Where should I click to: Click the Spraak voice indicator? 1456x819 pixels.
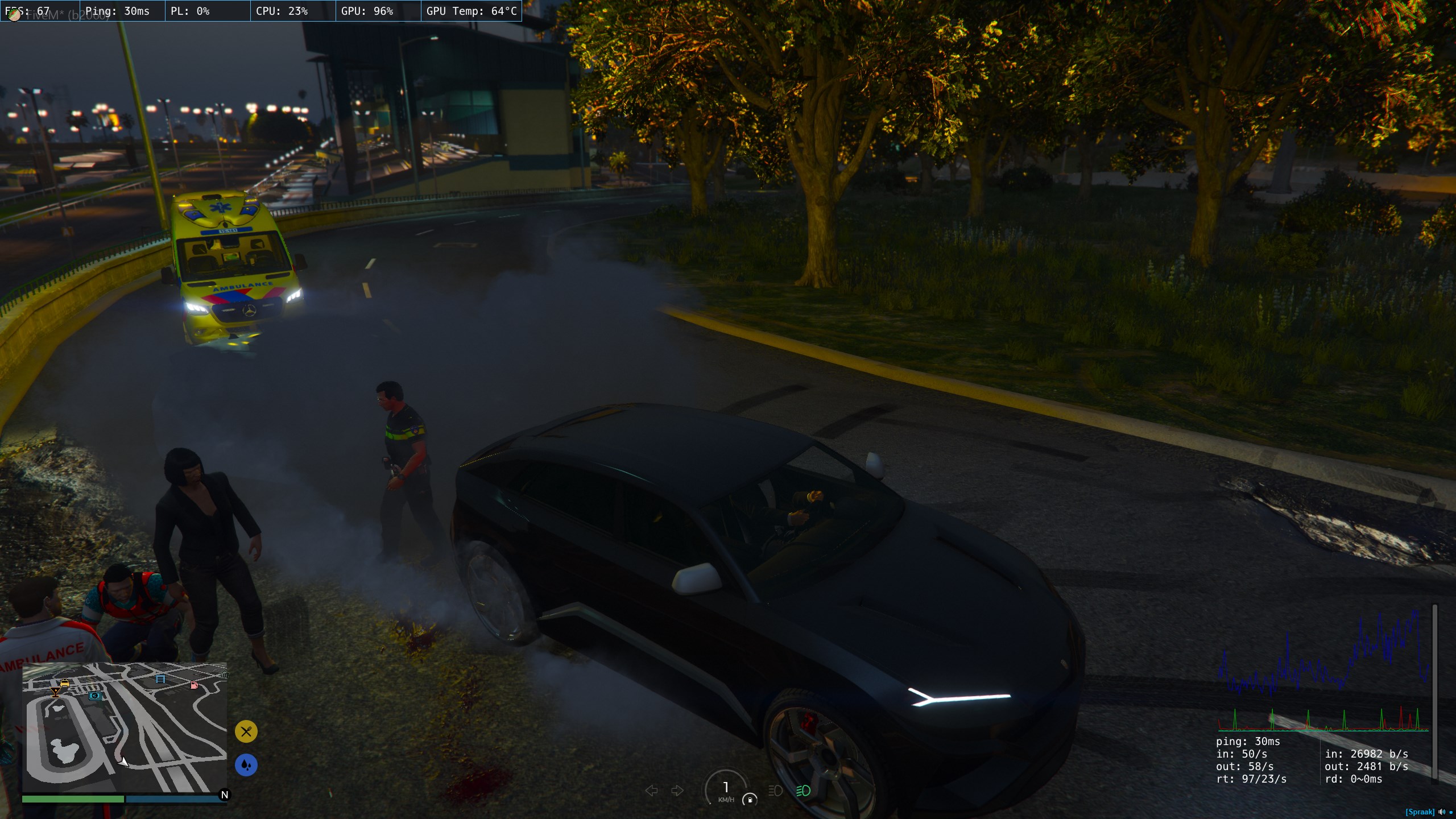(x=1420, y=812)
